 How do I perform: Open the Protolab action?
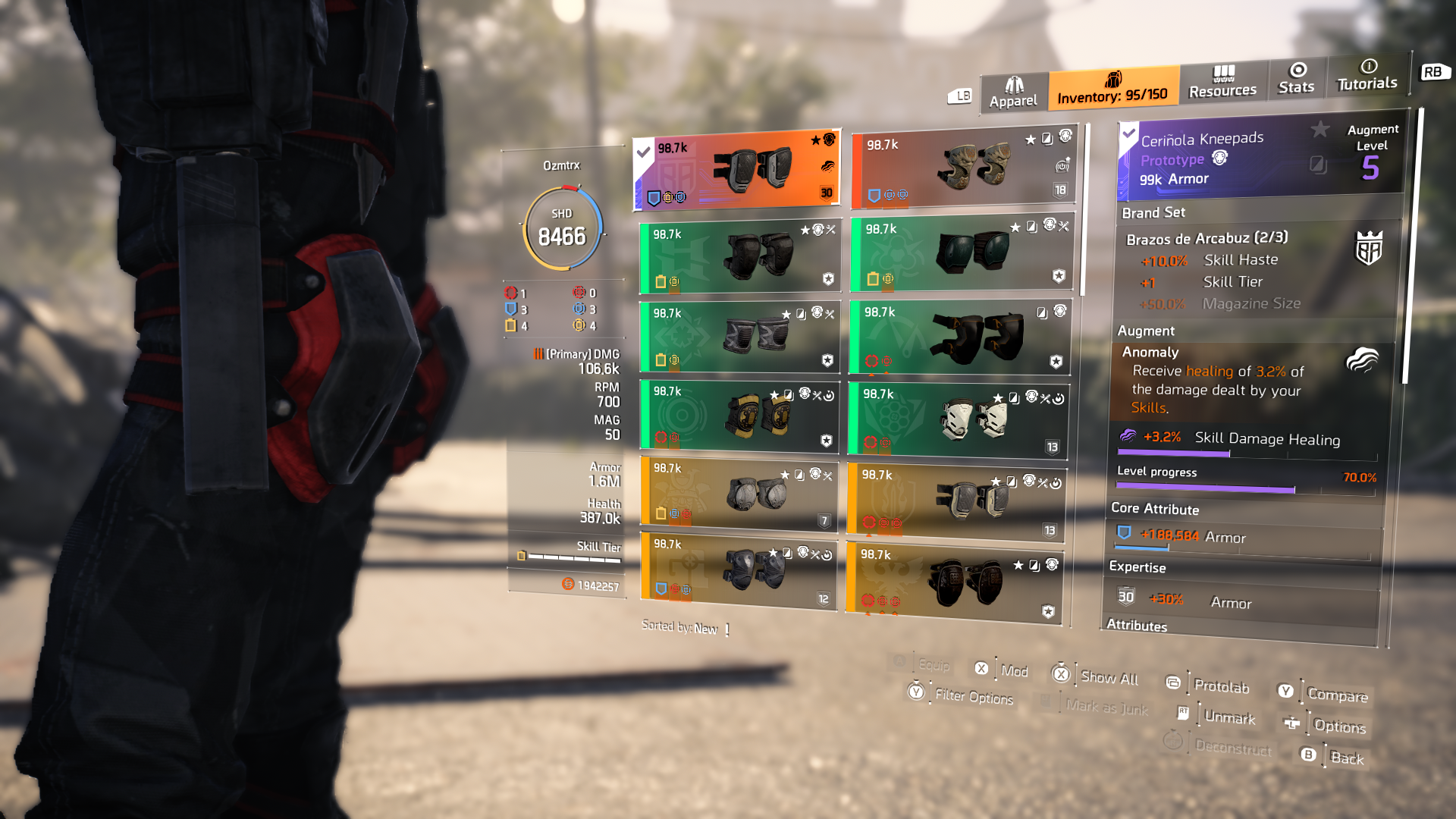(1220, 686)
